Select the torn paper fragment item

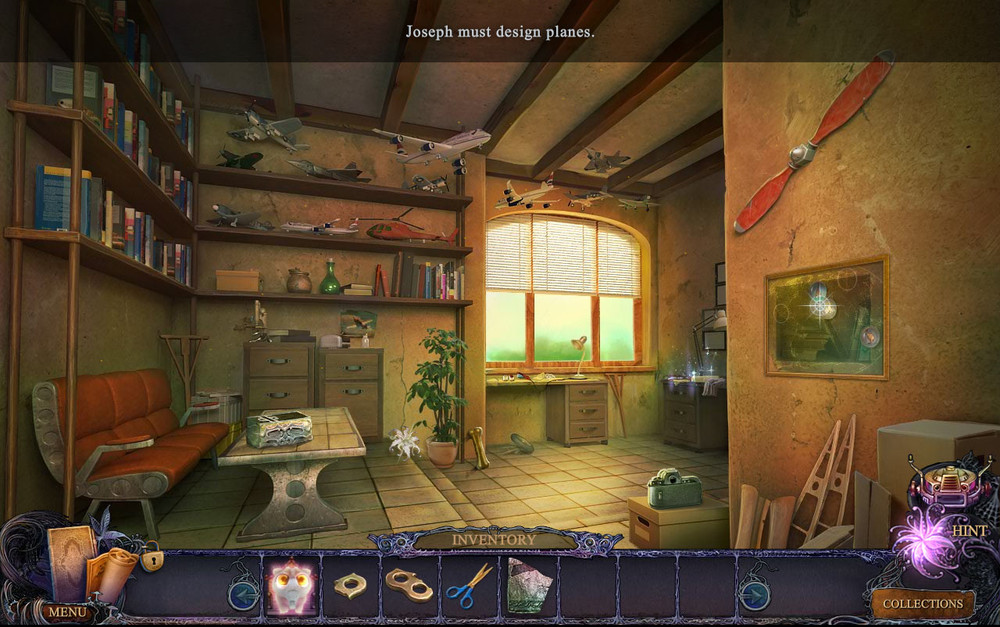point(527,586)
